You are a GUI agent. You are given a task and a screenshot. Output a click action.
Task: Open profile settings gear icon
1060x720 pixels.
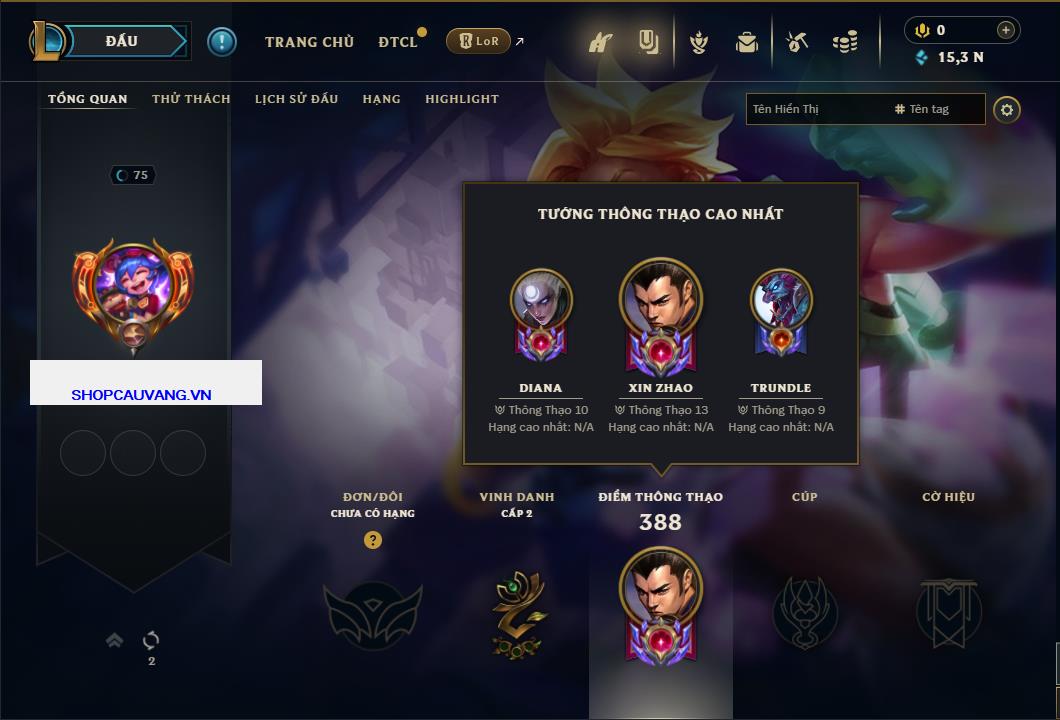(x=1007, y=109)
